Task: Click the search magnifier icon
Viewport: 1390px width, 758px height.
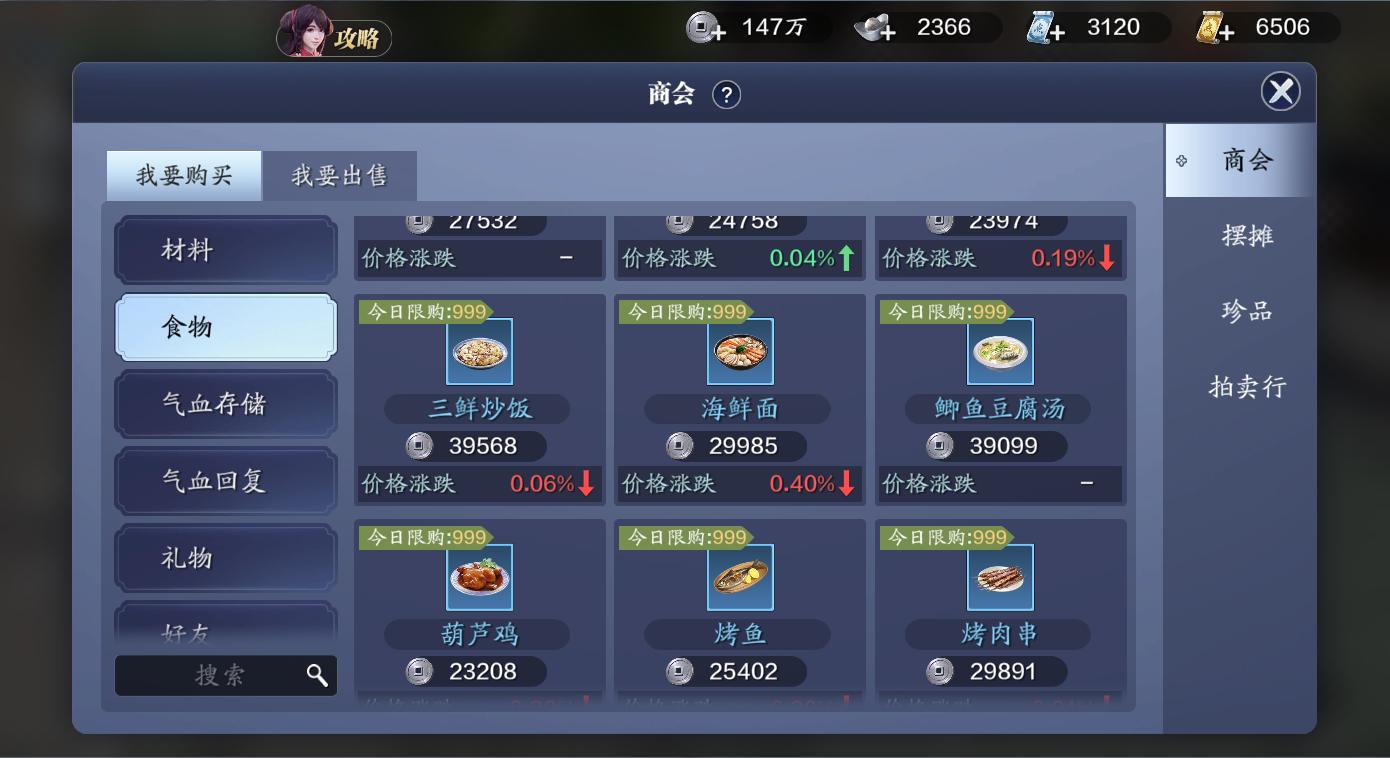Action: (x=318, y=675)
